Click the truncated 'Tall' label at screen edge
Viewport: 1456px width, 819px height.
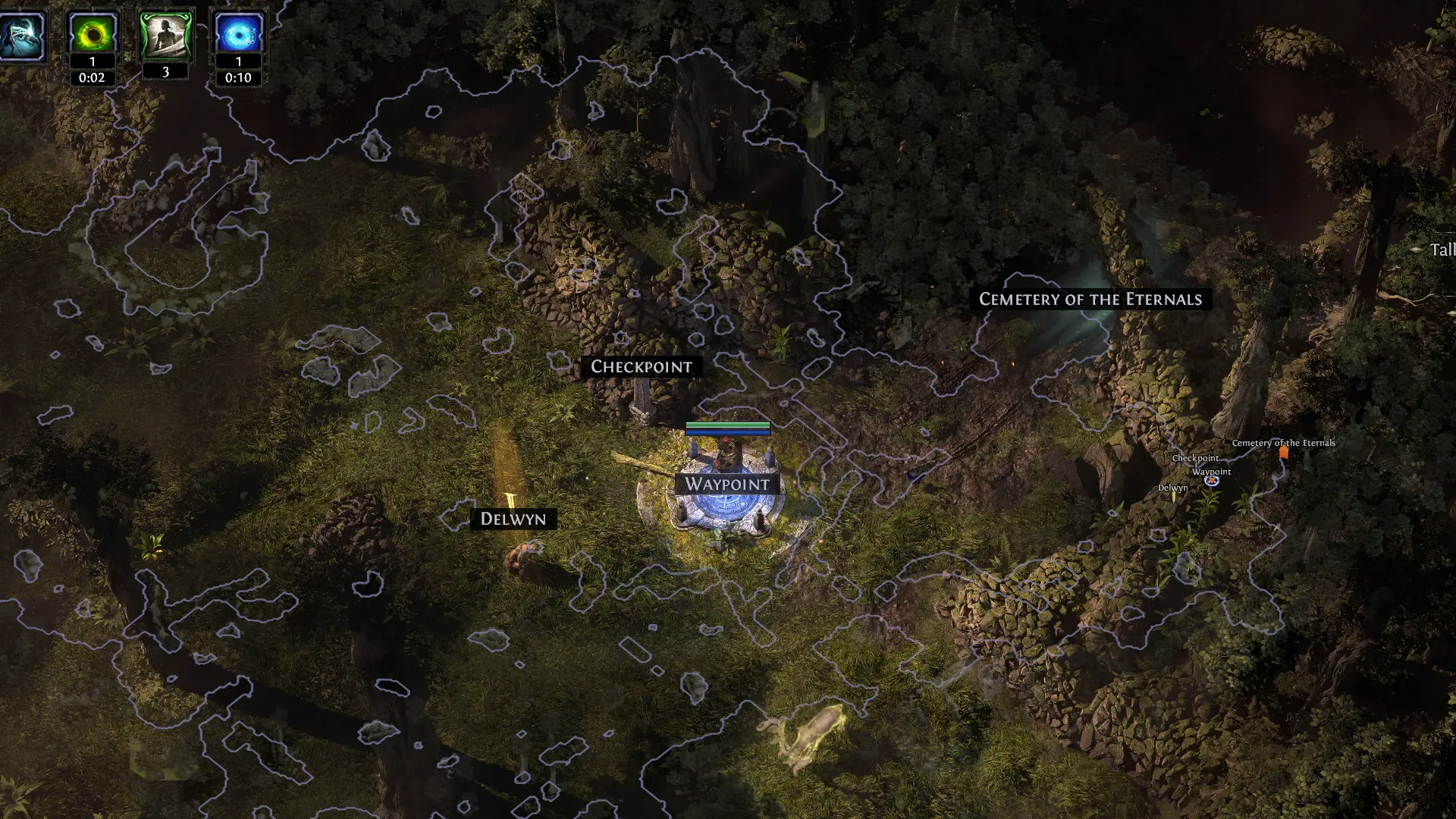[x=1445, y=248]
